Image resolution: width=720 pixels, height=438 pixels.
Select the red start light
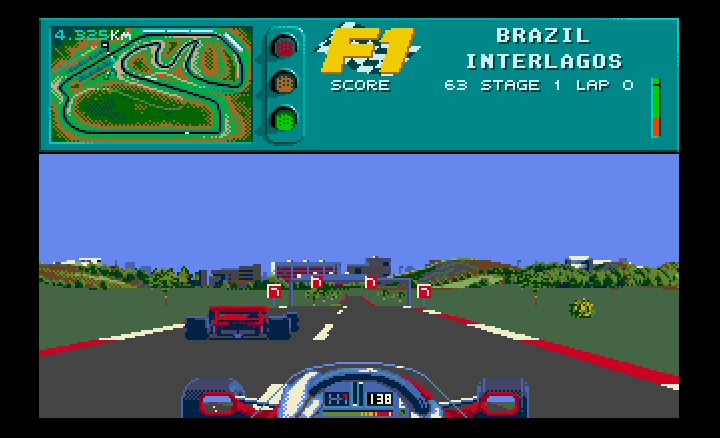click(286, 47)
